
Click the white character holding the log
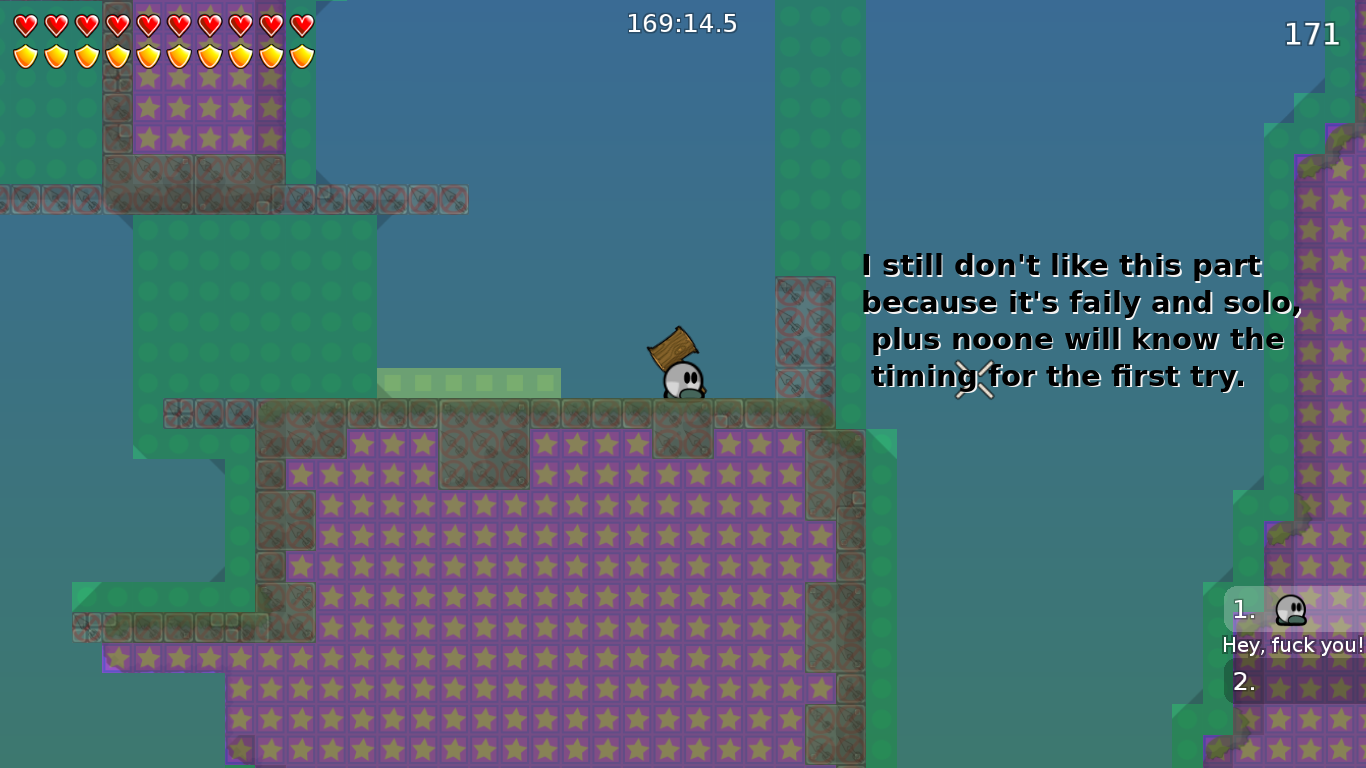coord(683,383)
